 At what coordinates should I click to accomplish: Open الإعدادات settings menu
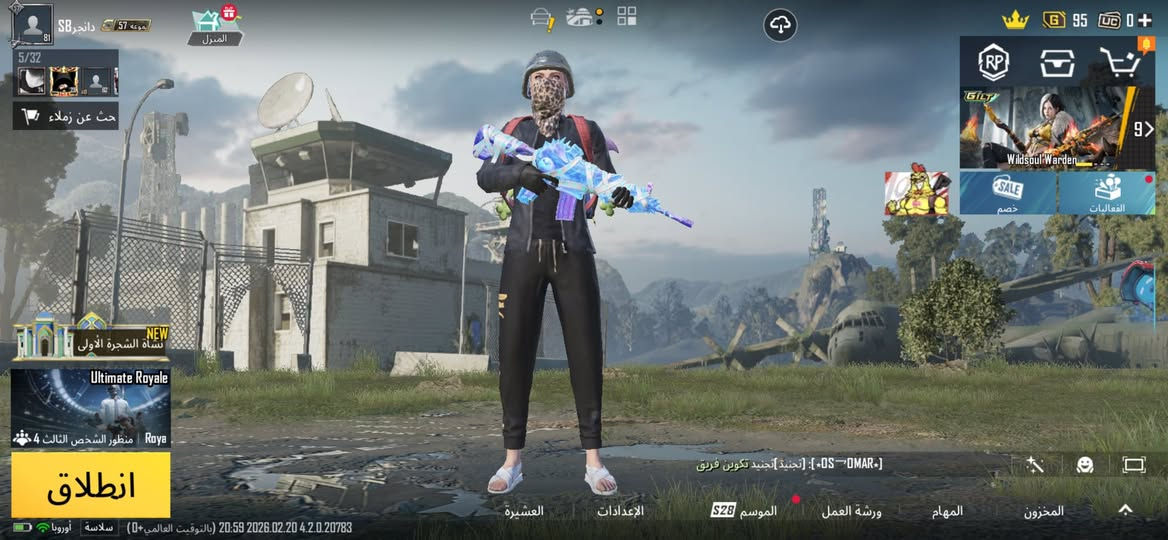point(620,511)
